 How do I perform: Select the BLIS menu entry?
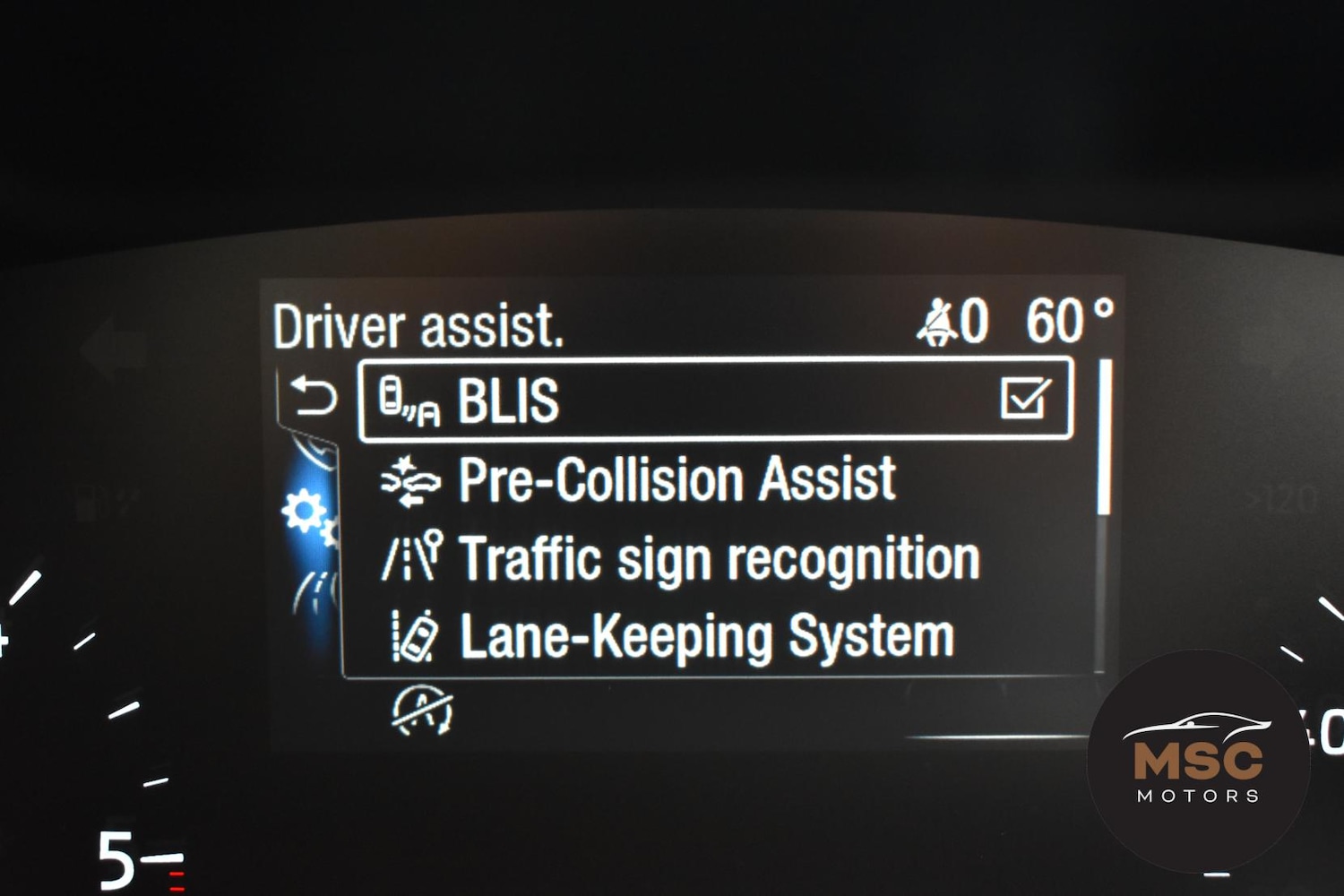(x=507, y=401)
